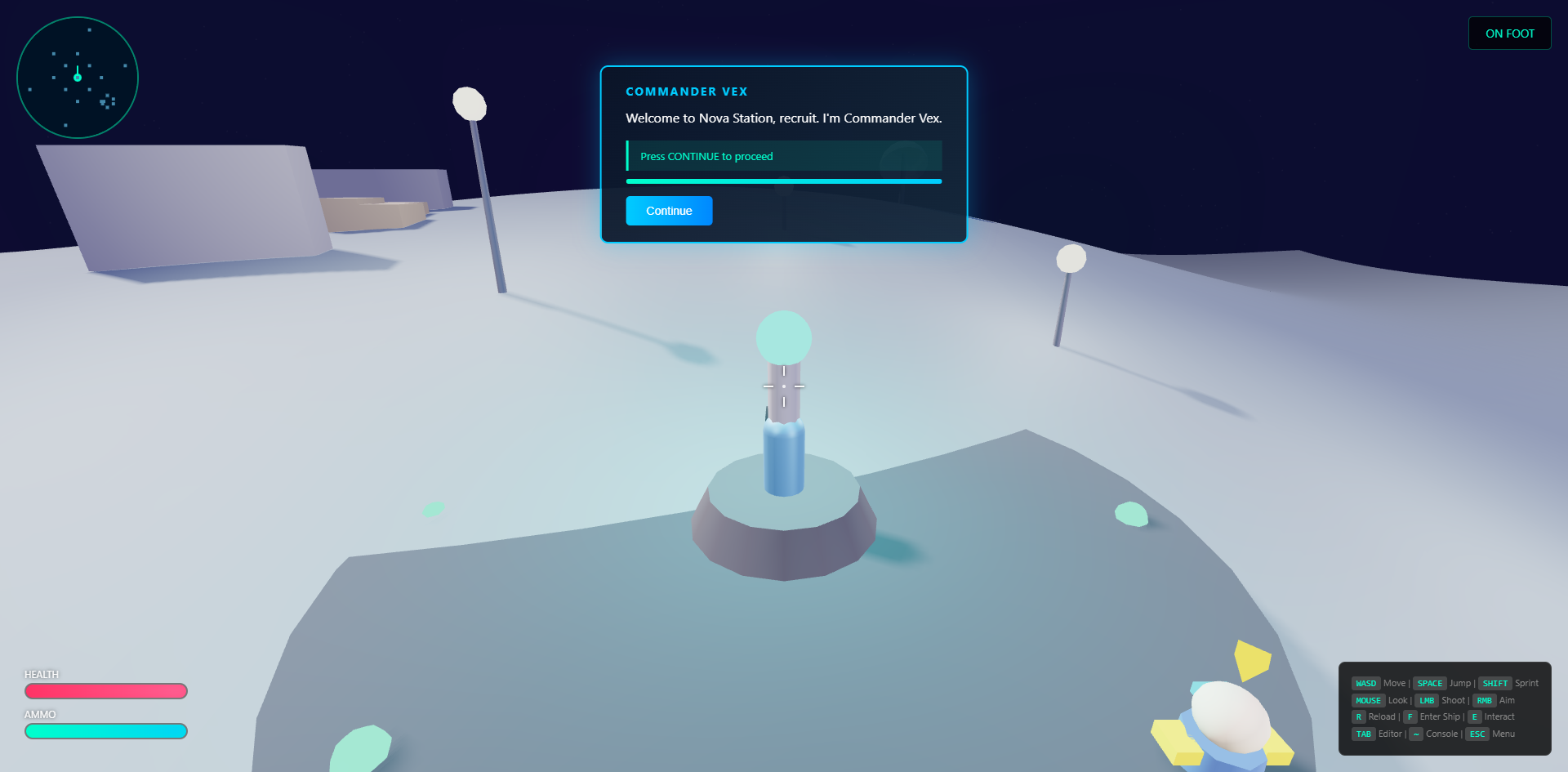Expand the controls help panel
This screenshot has width=1568, height=772.
point(1444,708)
